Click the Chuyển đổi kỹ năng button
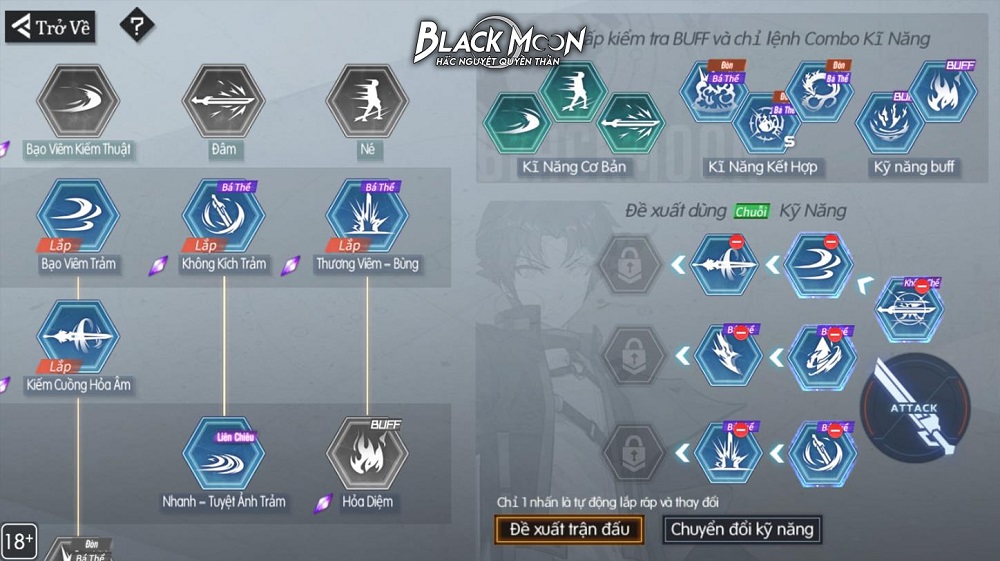The height and width of the screenshot is (561, 1000). [x=742, y=529]
